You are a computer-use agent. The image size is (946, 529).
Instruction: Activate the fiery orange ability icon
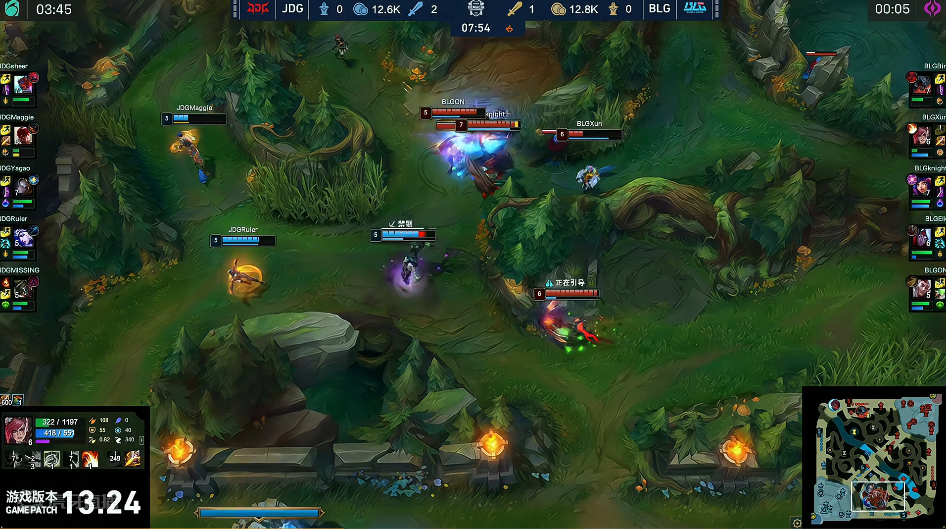click(89, 458)
